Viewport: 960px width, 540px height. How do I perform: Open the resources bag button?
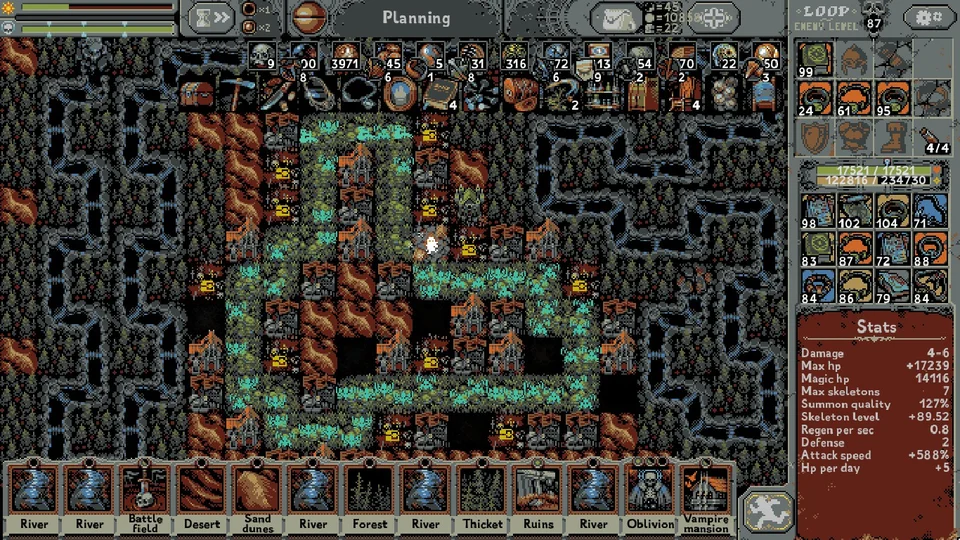point(617,18)
